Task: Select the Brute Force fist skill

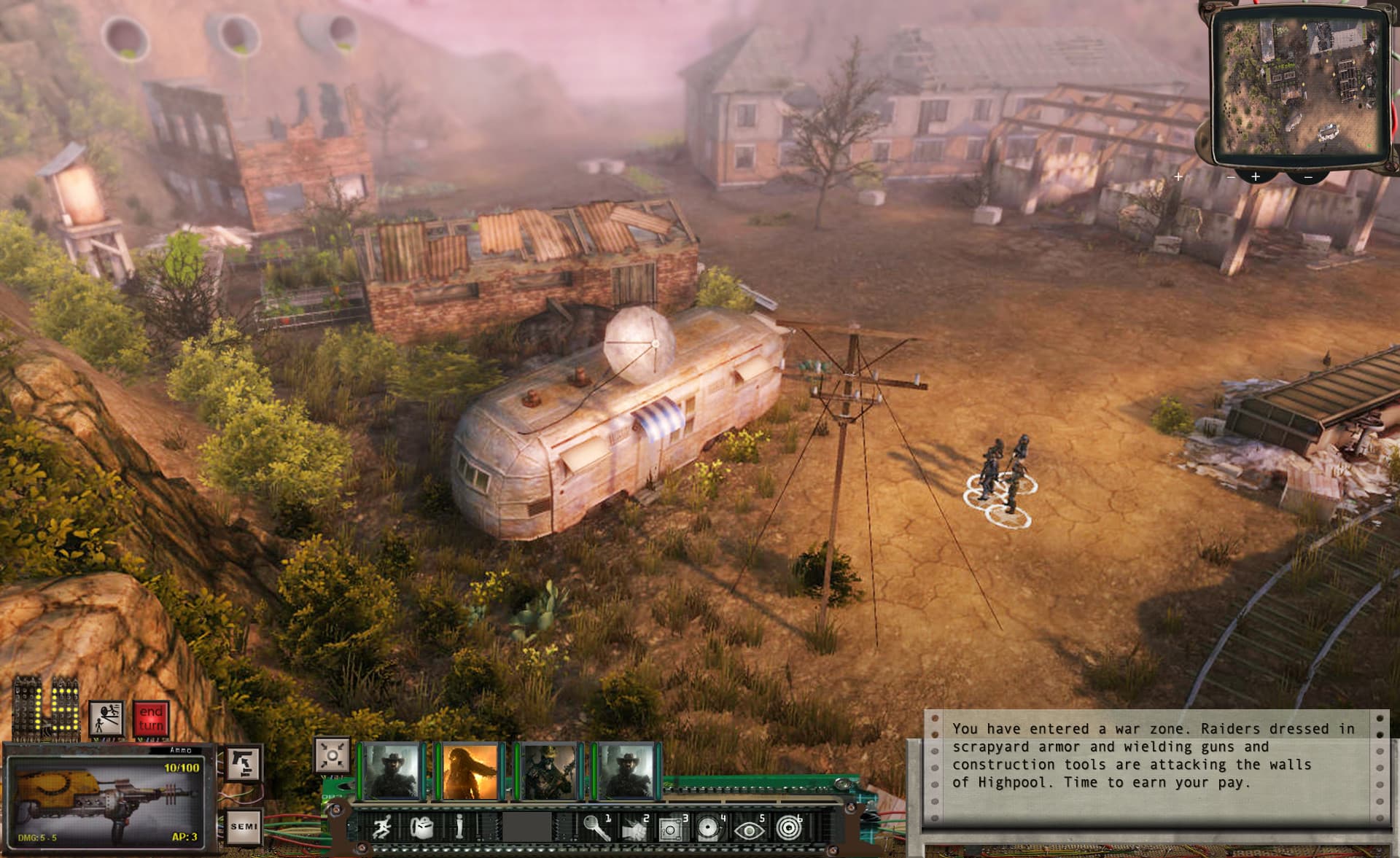Action: (634, 827)
